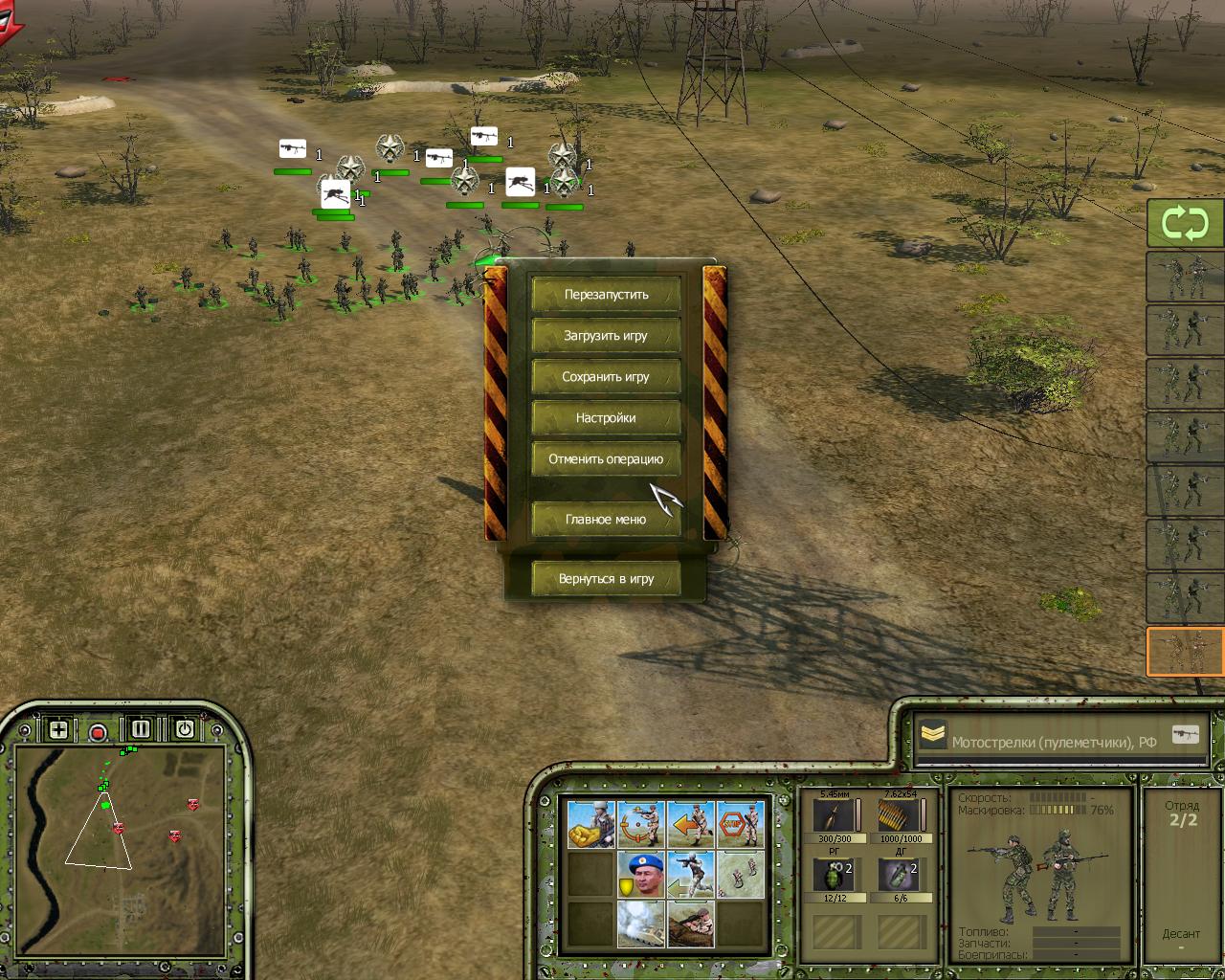The image size is (1225, 980).
Task: Click the red record button above minimap
Action: pos(98,732)
